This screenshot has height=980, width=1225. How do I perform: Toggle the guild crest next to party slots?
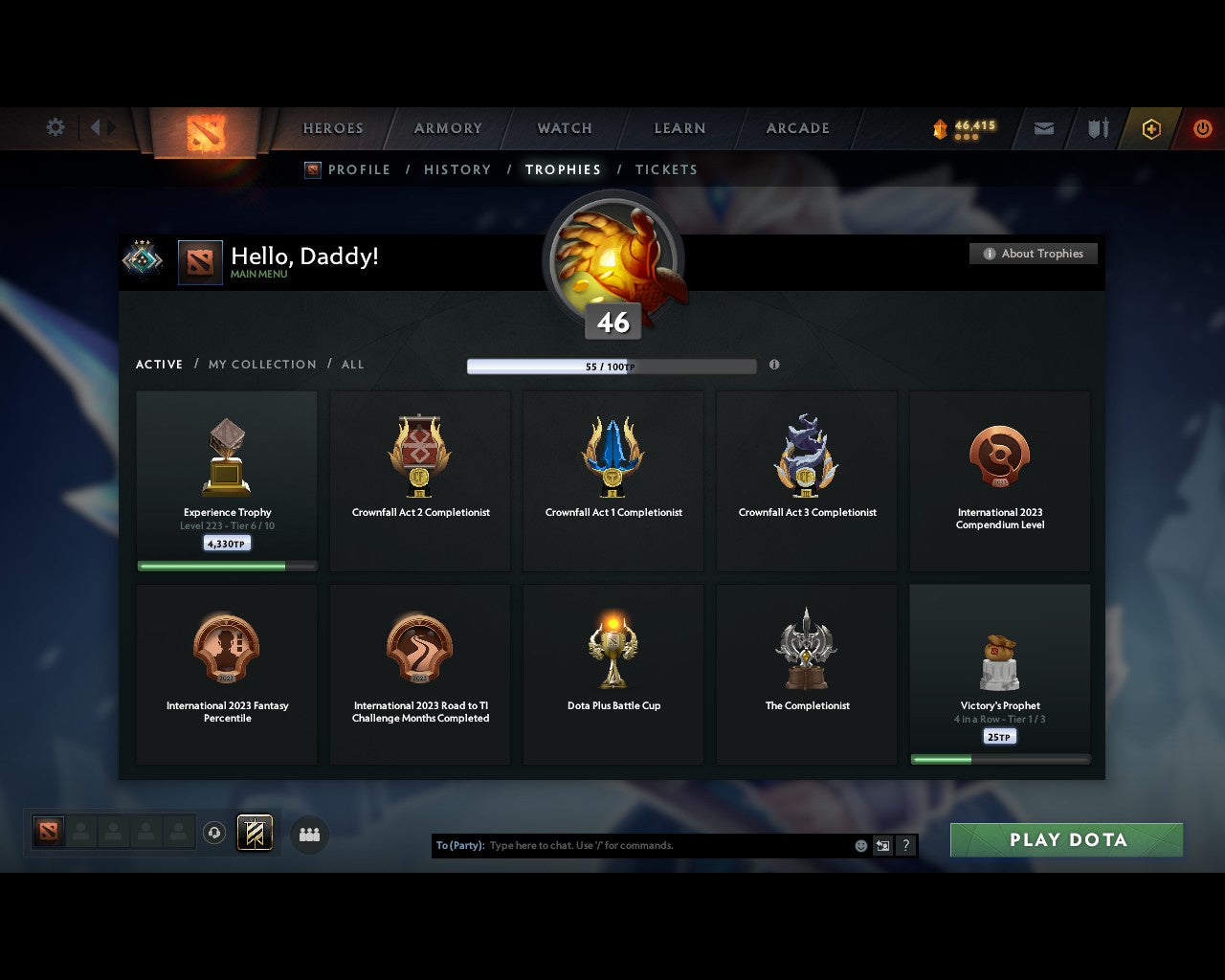tap(255, 833)
